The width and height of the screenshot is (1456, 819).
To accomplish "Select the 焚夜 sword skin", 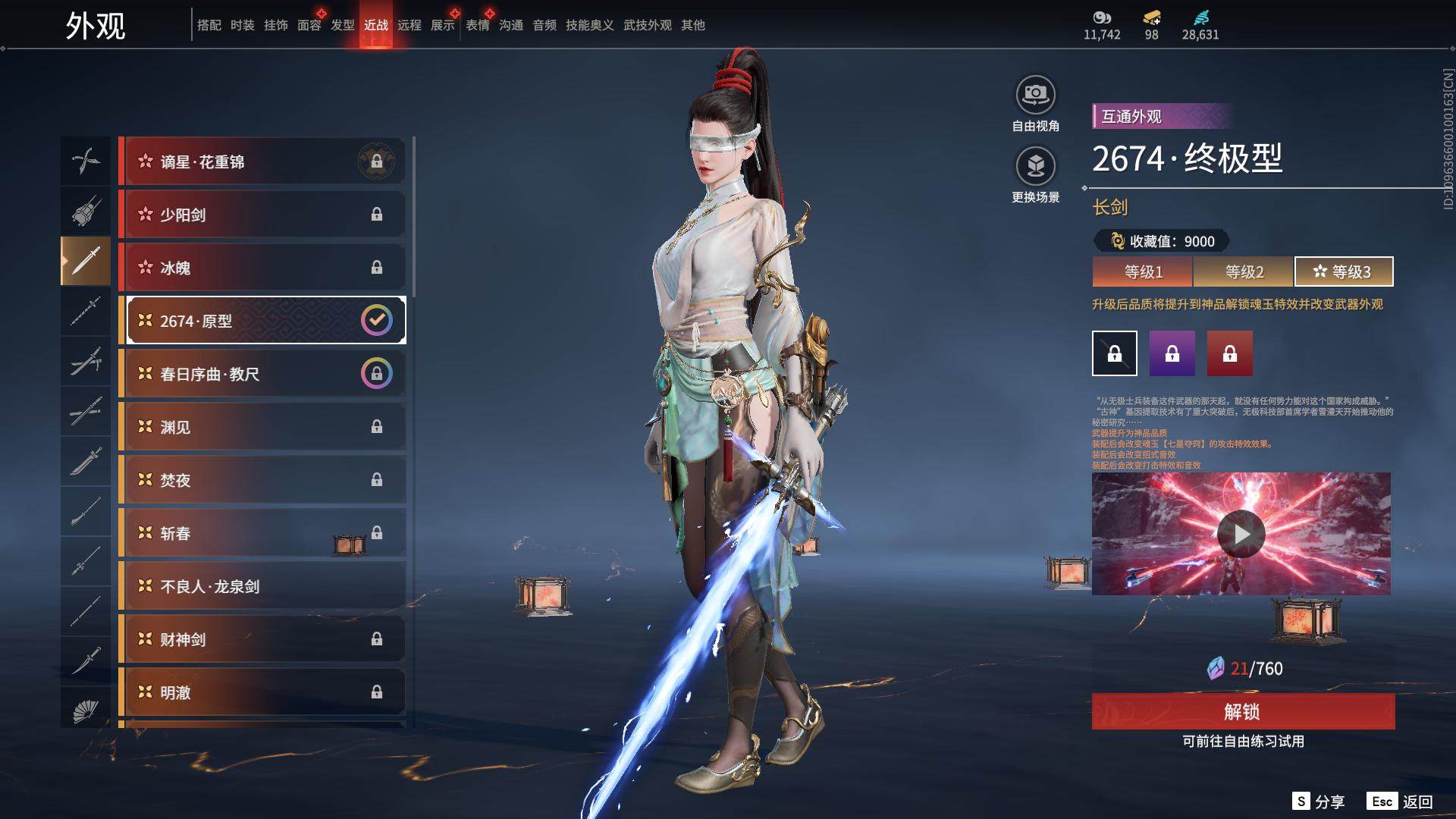I will [x=262, y=480].
